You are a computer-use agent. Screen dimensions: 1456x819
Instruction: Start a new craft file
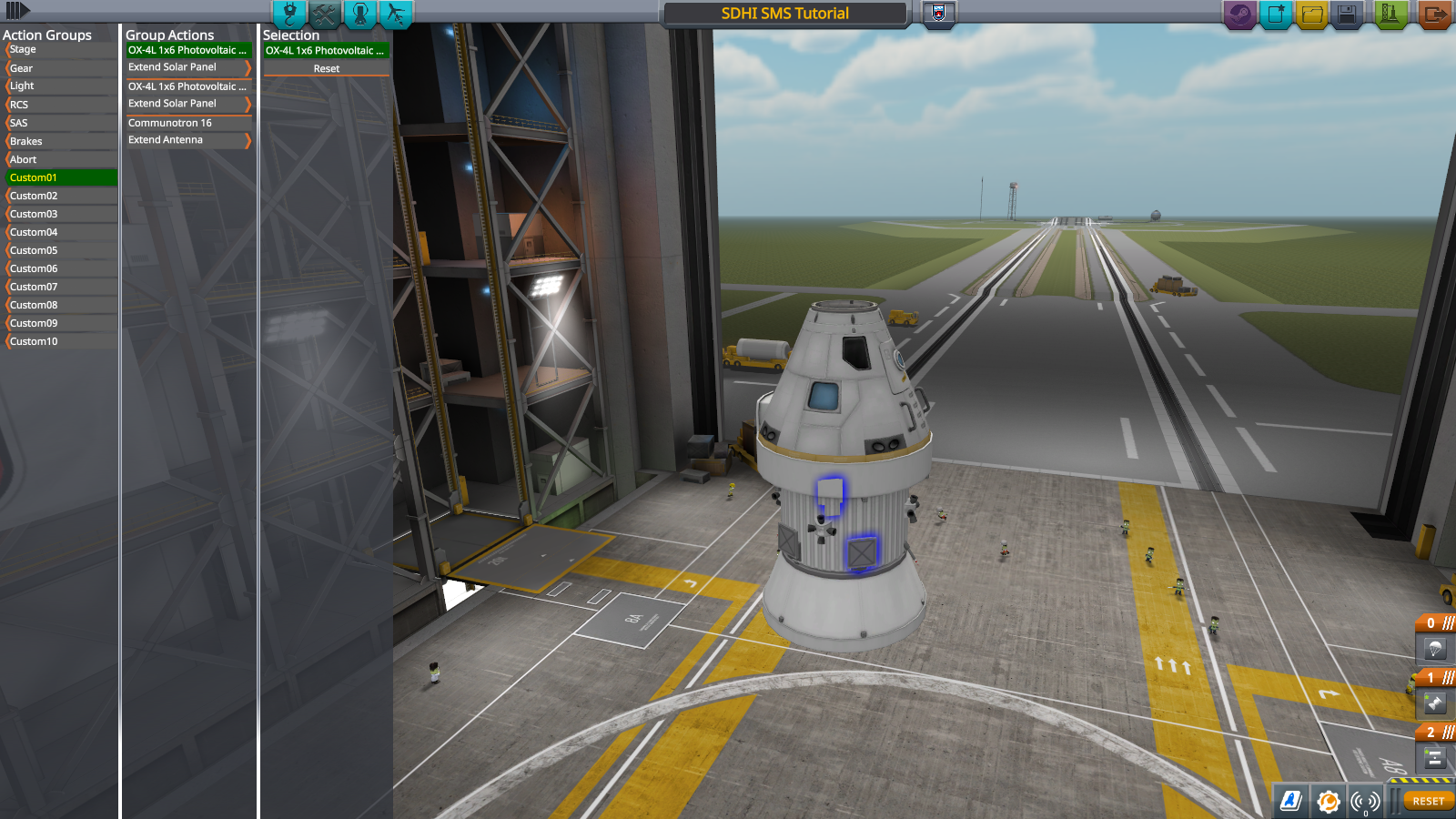pos(1276,15)
